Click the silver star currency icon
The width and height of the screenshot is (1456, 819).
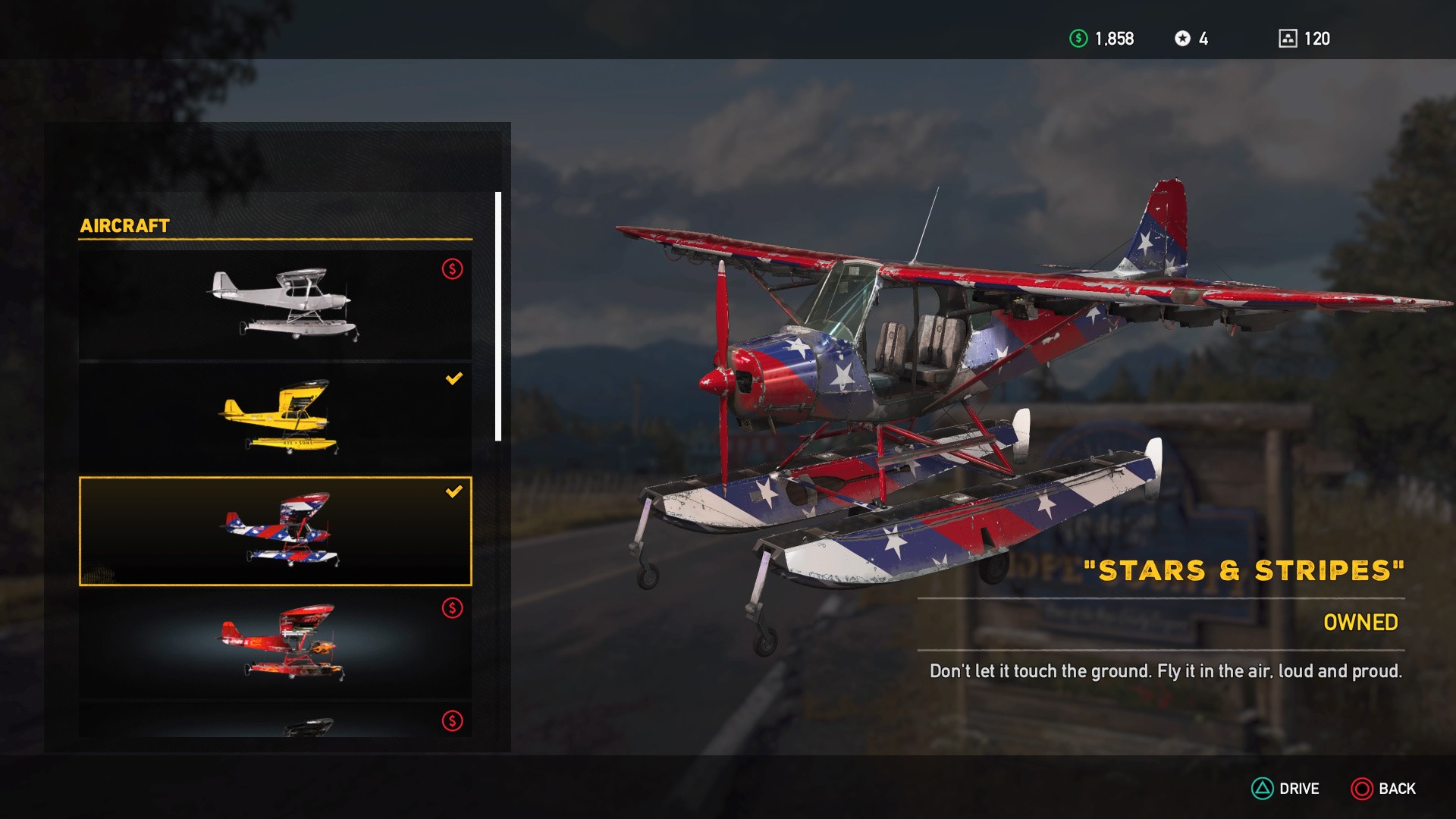(1184, 38)
